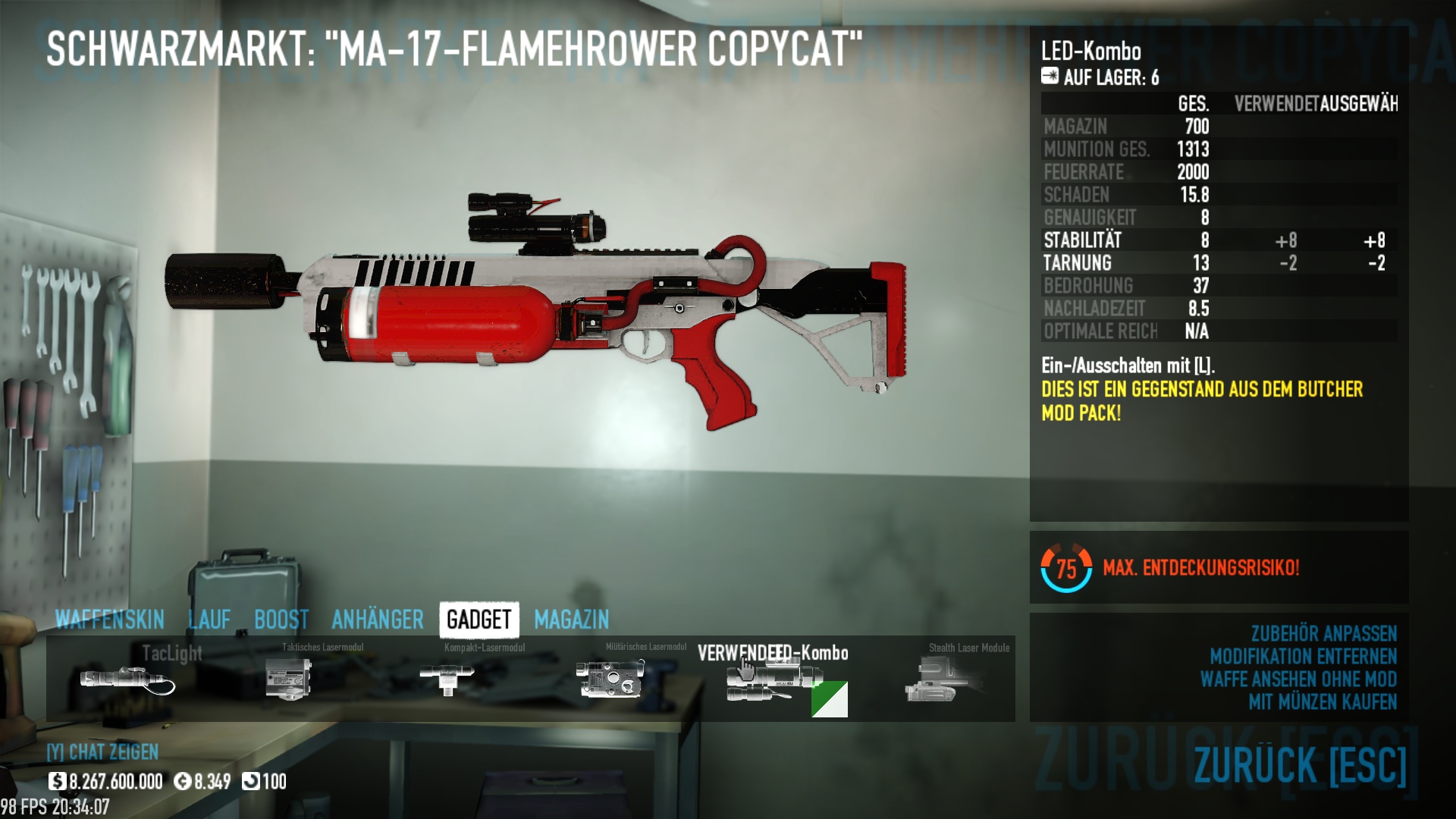Select the Militärisches Lasermodul gadget

point(610,678)
